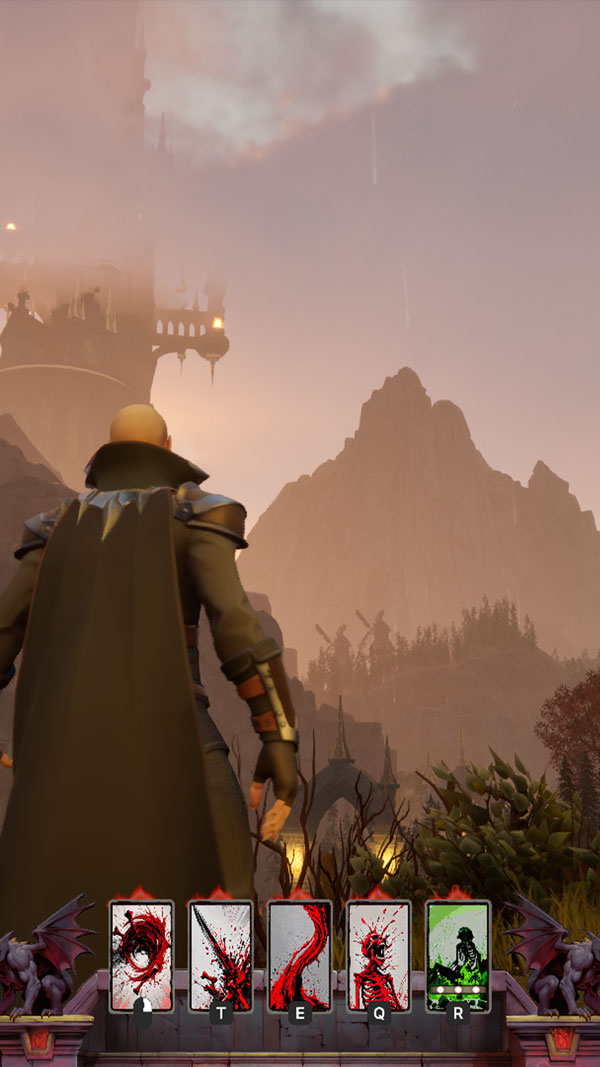Activate the bloody sword ability card

220,955
